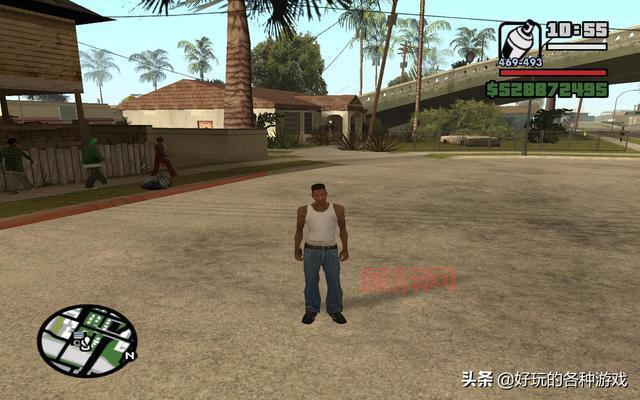Screen dimensions: 640x400
Task: Click the spray can weapon icon
Action: point(519,41)
